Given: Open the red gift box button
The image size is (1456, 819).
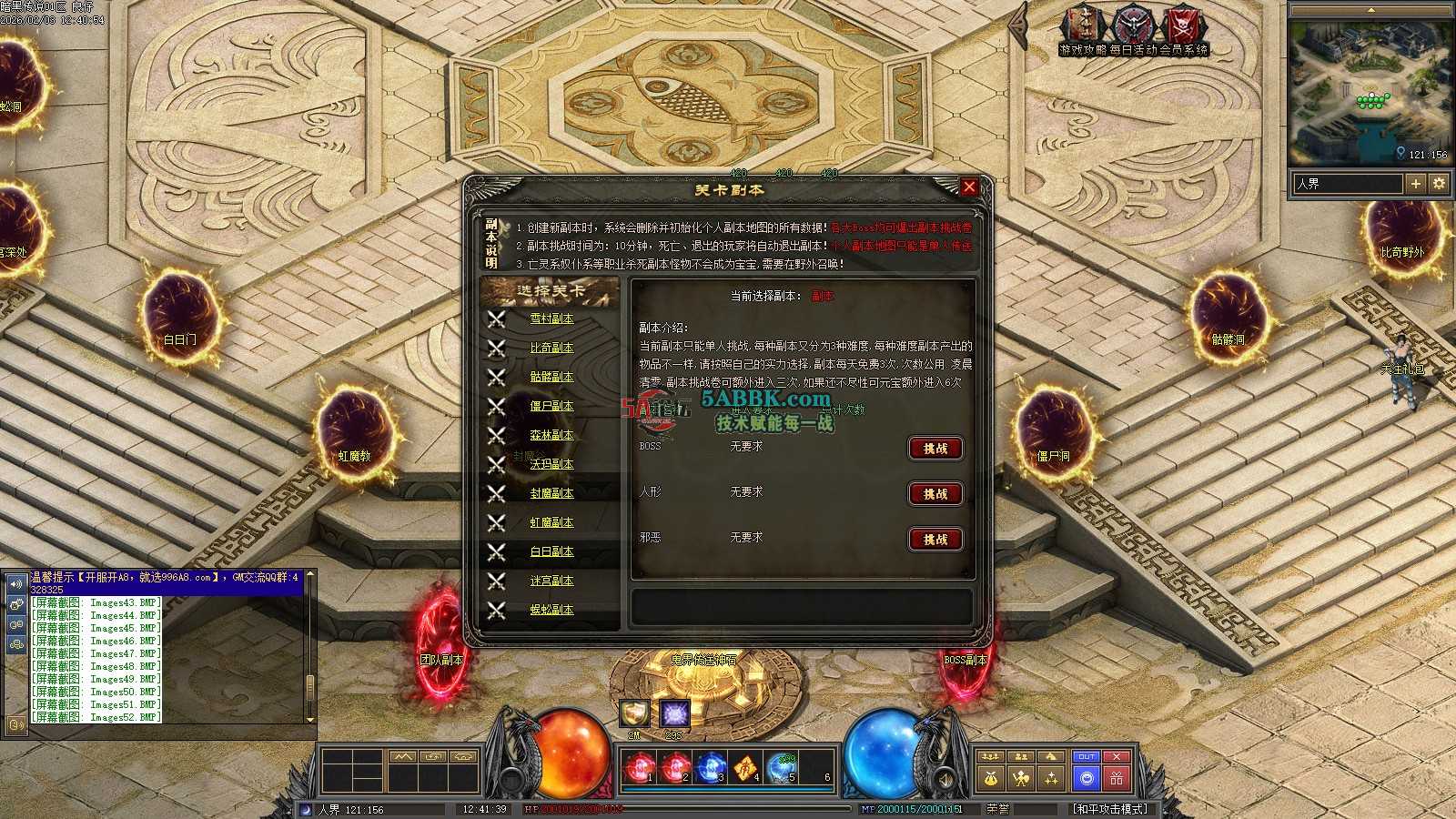Looking at the screenshot, I should click(x=1117, y=779).
